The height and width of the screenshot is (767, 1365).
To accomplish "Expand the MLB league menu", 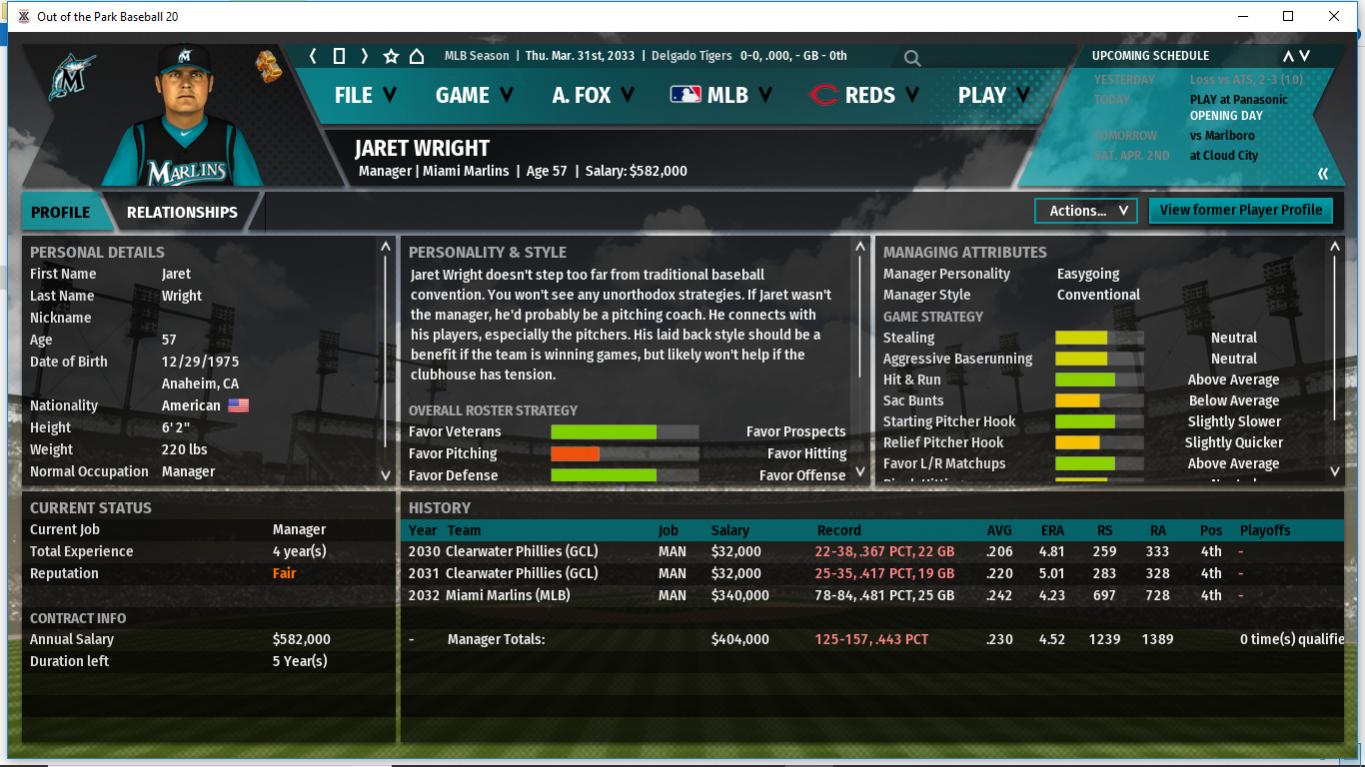I will (x=720, y=95).
